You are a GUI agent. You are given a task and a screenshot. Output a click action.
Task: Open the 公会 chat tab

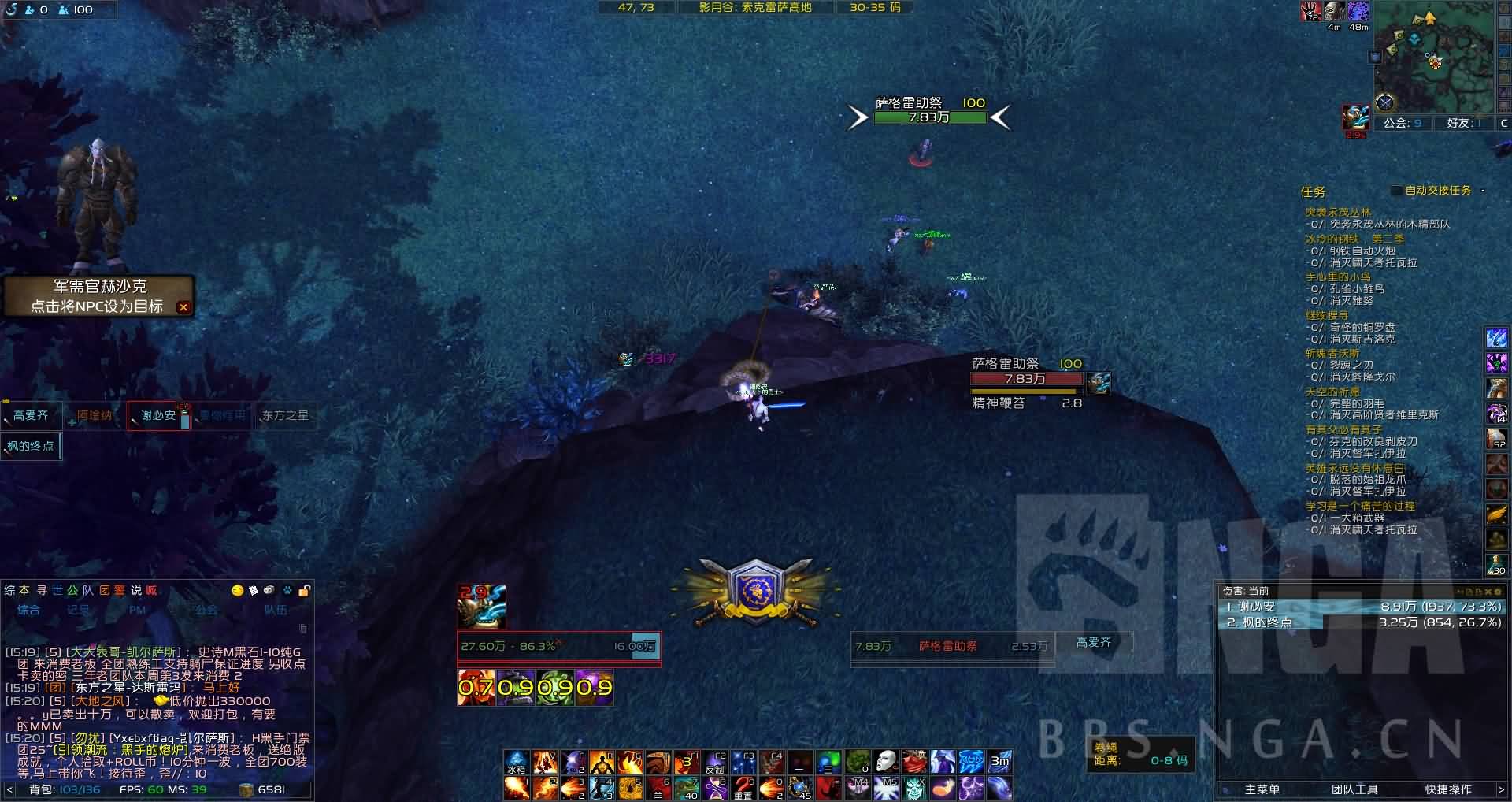click(206, 609)
